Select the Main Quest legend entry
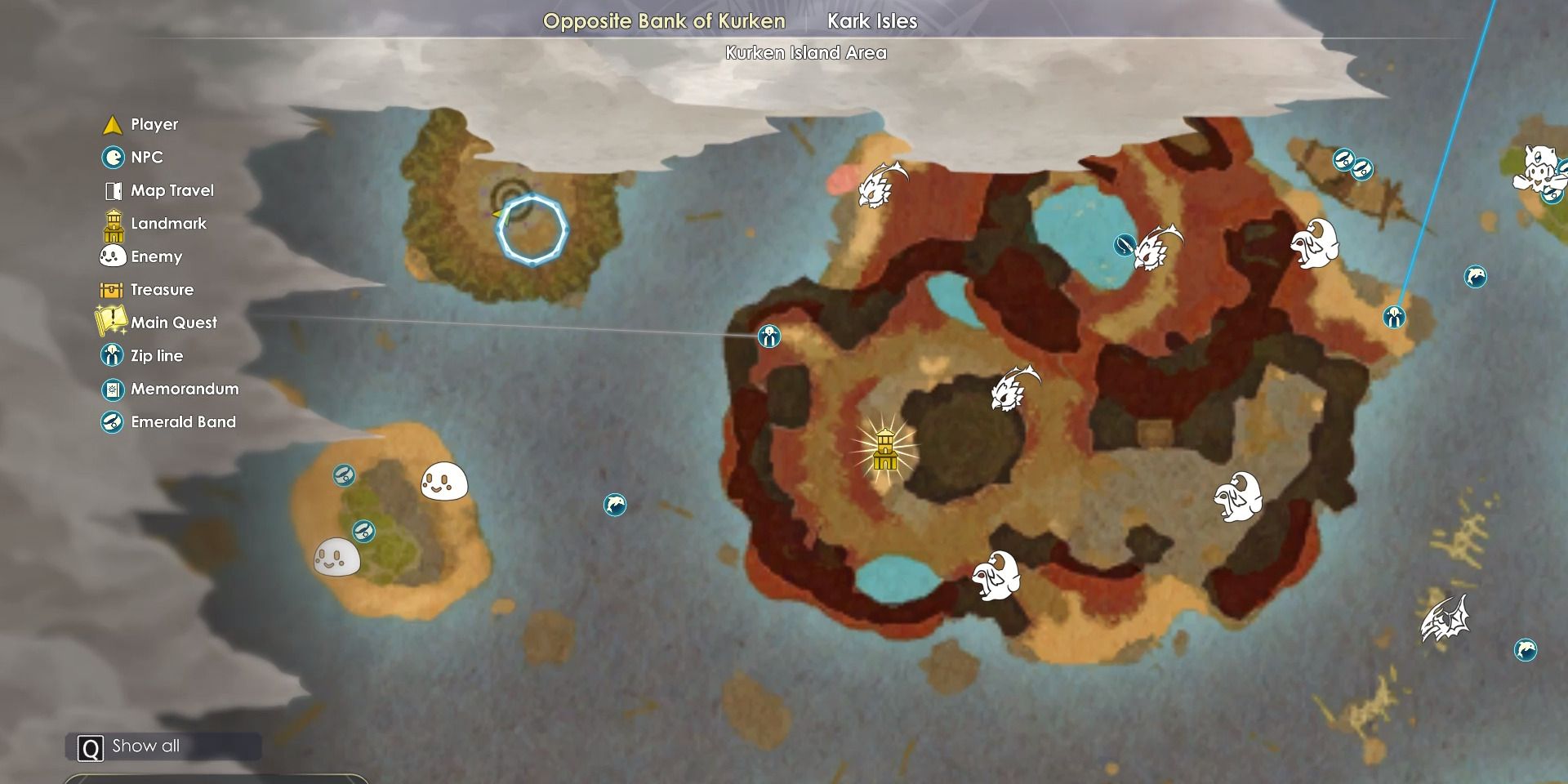Image resolution: width=1568 pixels, height=784 pixels. pyautogui.click(x=173, y=323)
